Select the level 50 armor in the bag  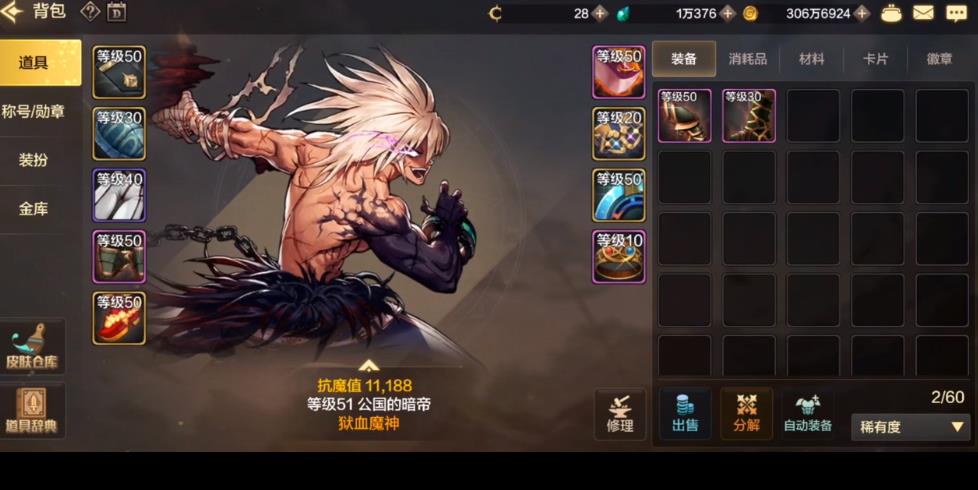coord(684,116)
